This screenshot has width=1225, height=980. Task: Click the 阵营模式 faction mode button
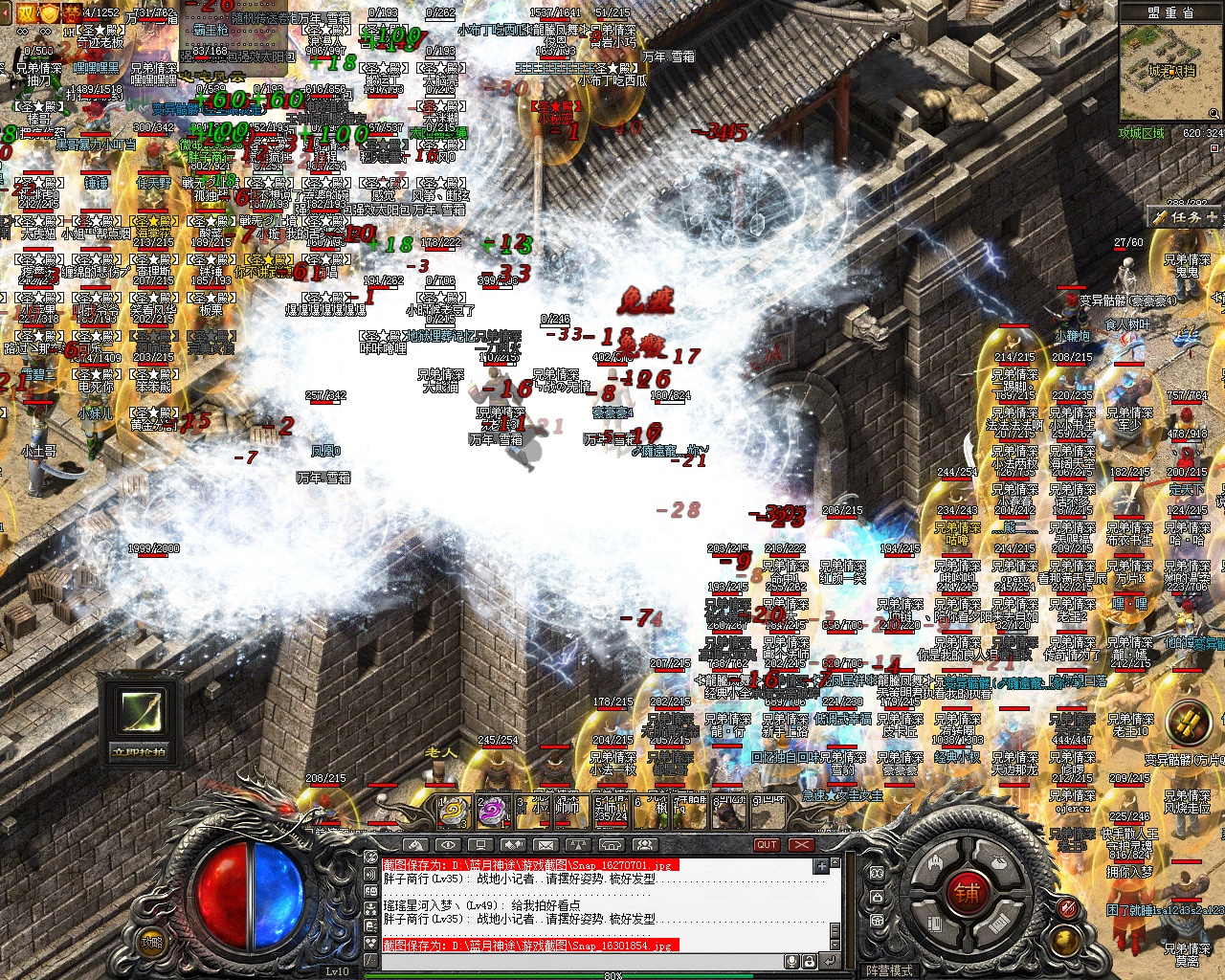tap(889, 969)
